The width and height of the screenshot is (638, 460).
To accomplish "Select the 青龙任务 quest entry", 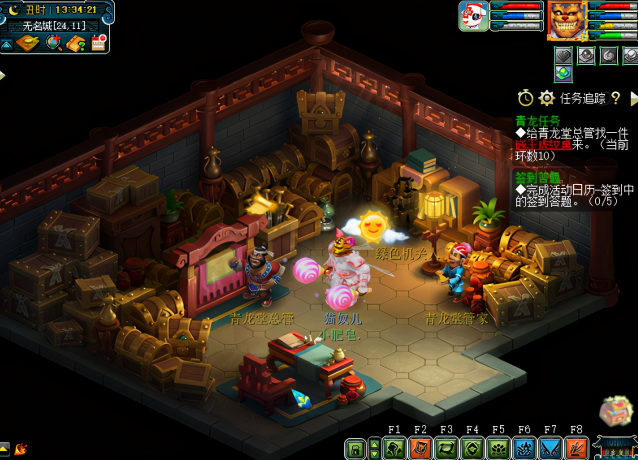I will coord(537,119).
